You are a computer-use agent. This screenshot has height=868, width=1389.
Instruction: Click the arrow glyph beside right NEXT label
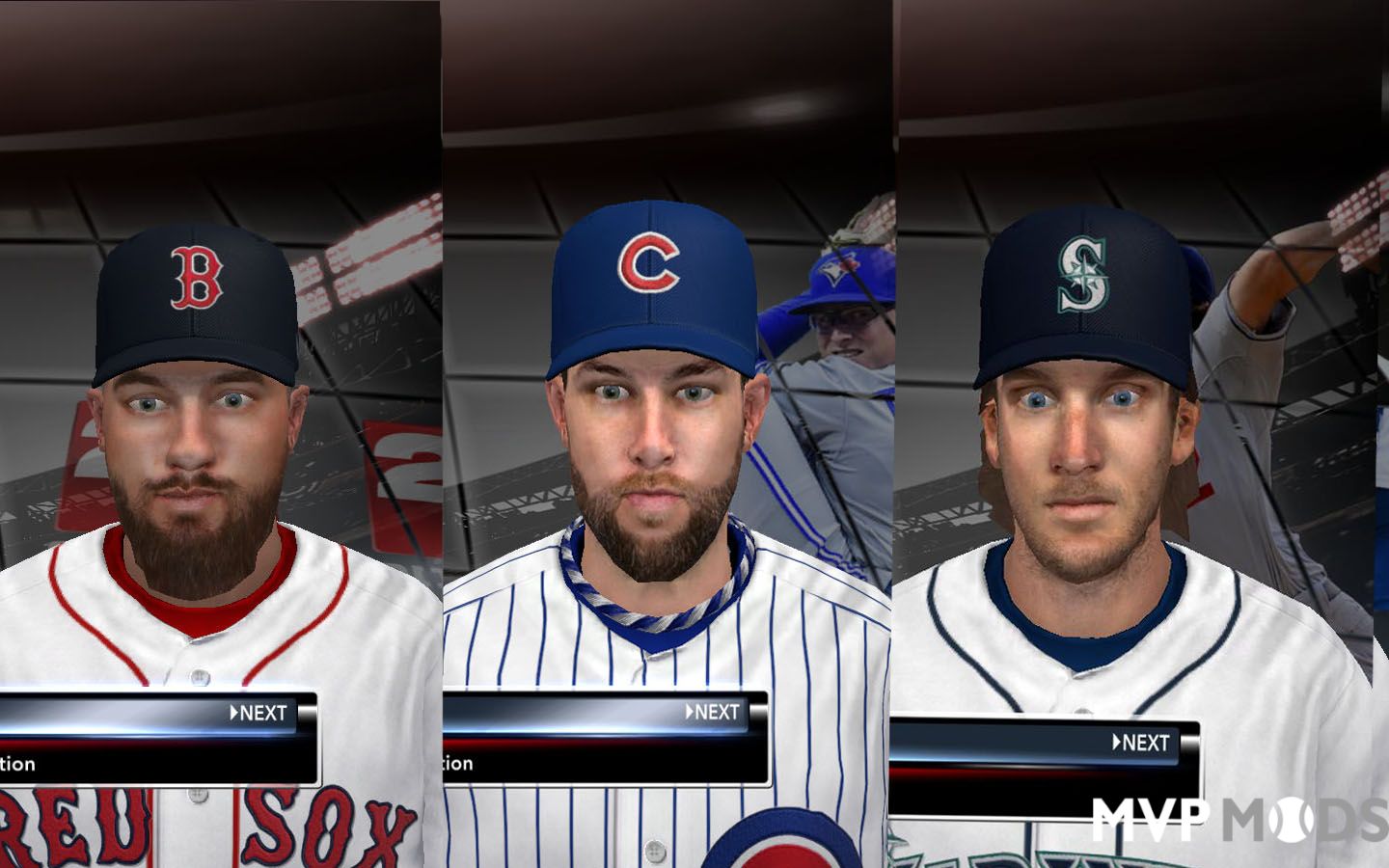[1118, 744]
